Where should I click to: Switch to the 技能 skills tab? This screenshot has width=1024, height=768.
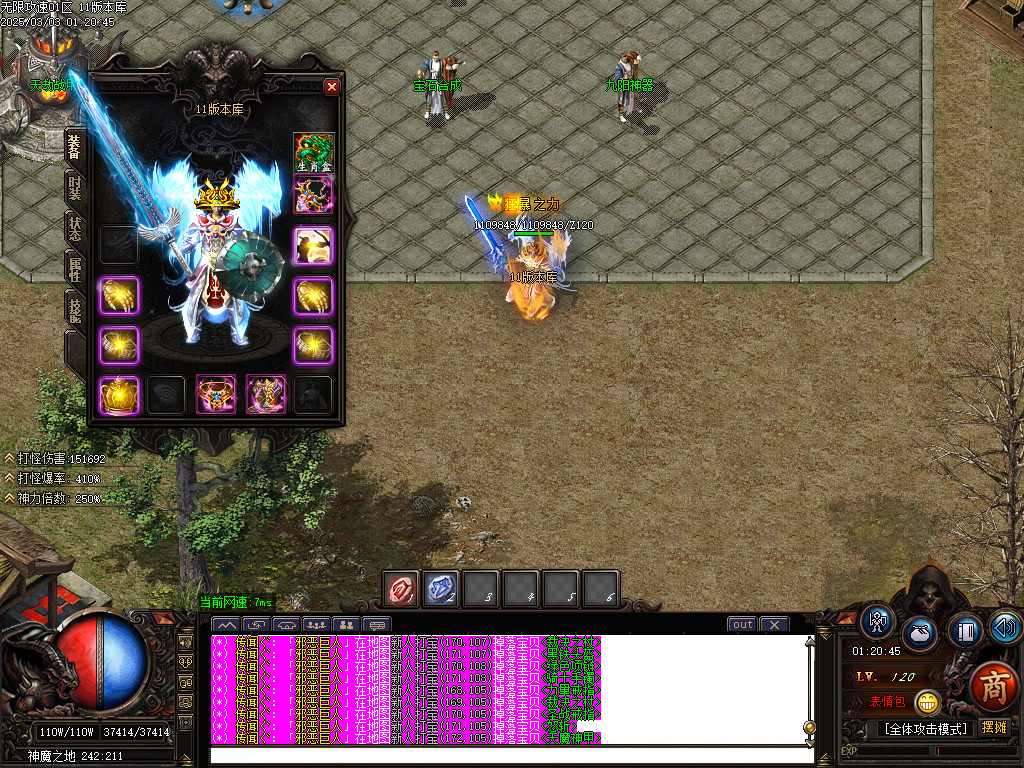pos(75,309)
